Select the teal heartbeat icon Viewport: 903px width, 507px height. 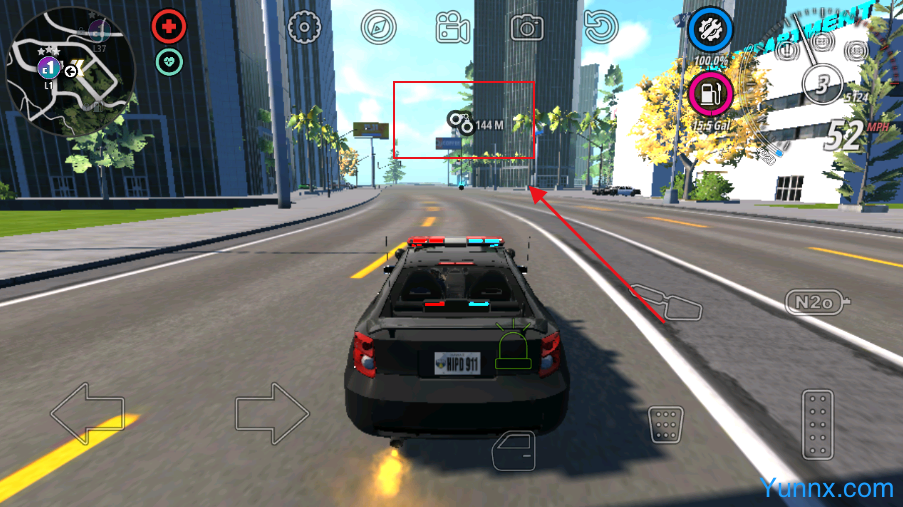169,62
